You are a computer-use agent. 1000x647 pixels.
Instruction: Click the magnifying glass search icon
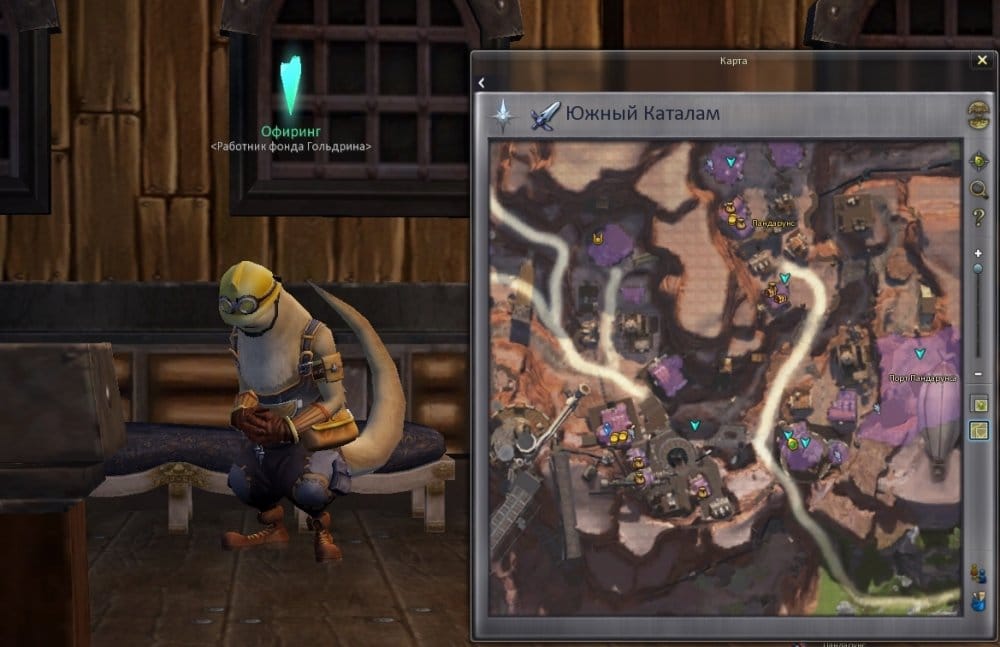click(979, 189)
